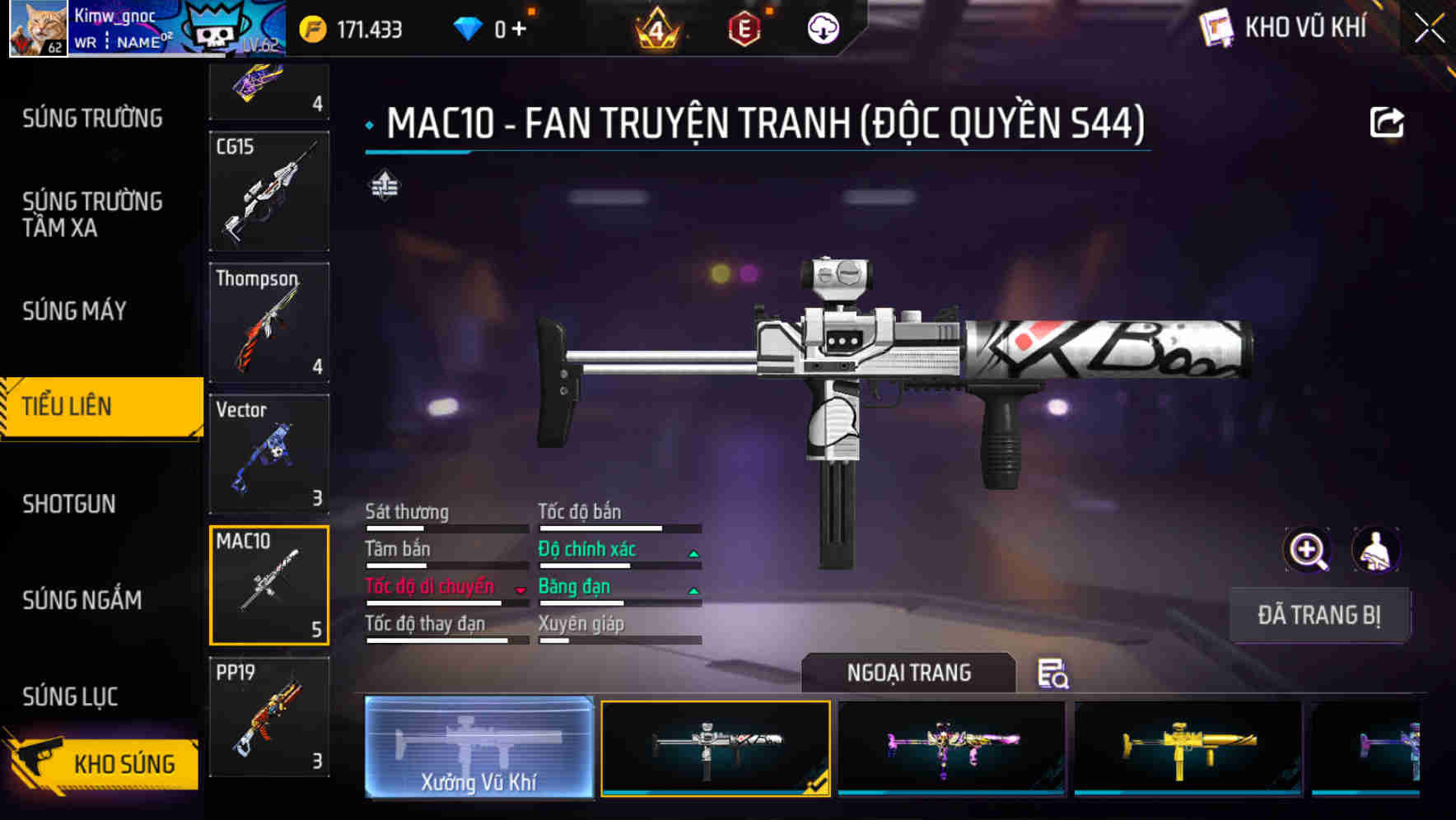
Task: Select the Vector weapon tile
Action: pos(269,454)
